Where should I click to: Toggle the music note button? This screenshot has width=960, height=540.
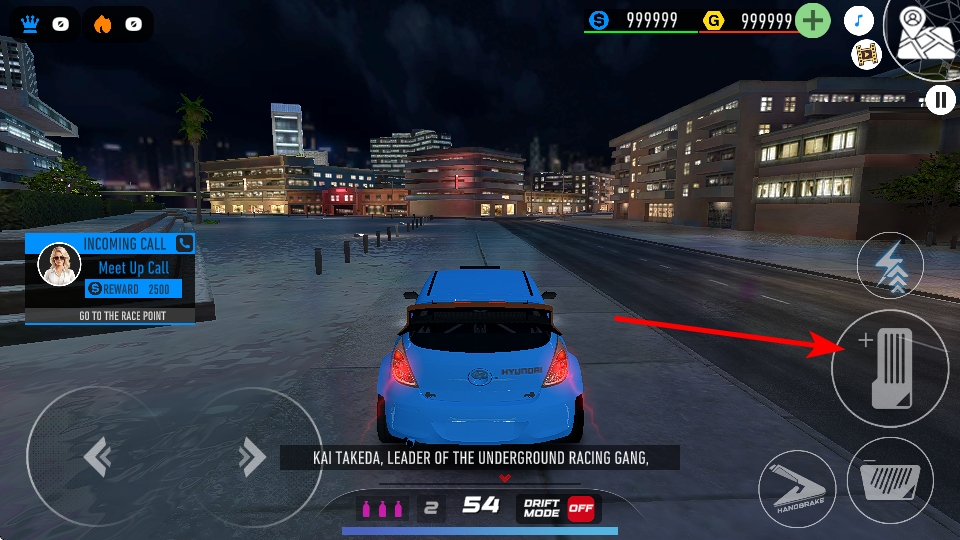[x=859, y=20]
